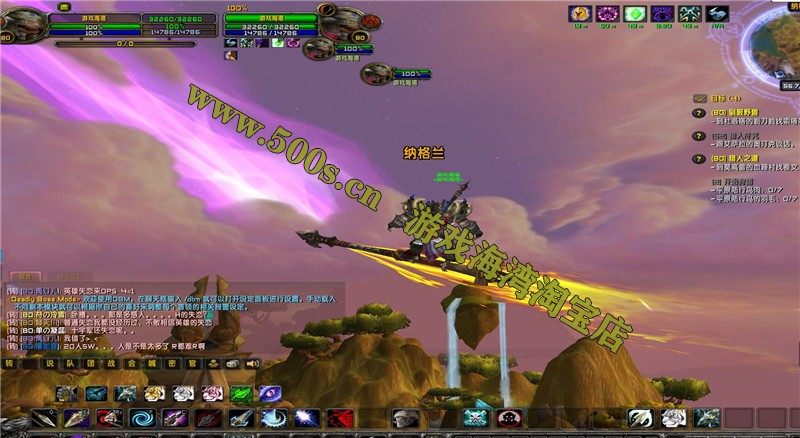Screen dimensions: 800x438
Task: Click the green gem buff icon
Action: click(634, 14)
